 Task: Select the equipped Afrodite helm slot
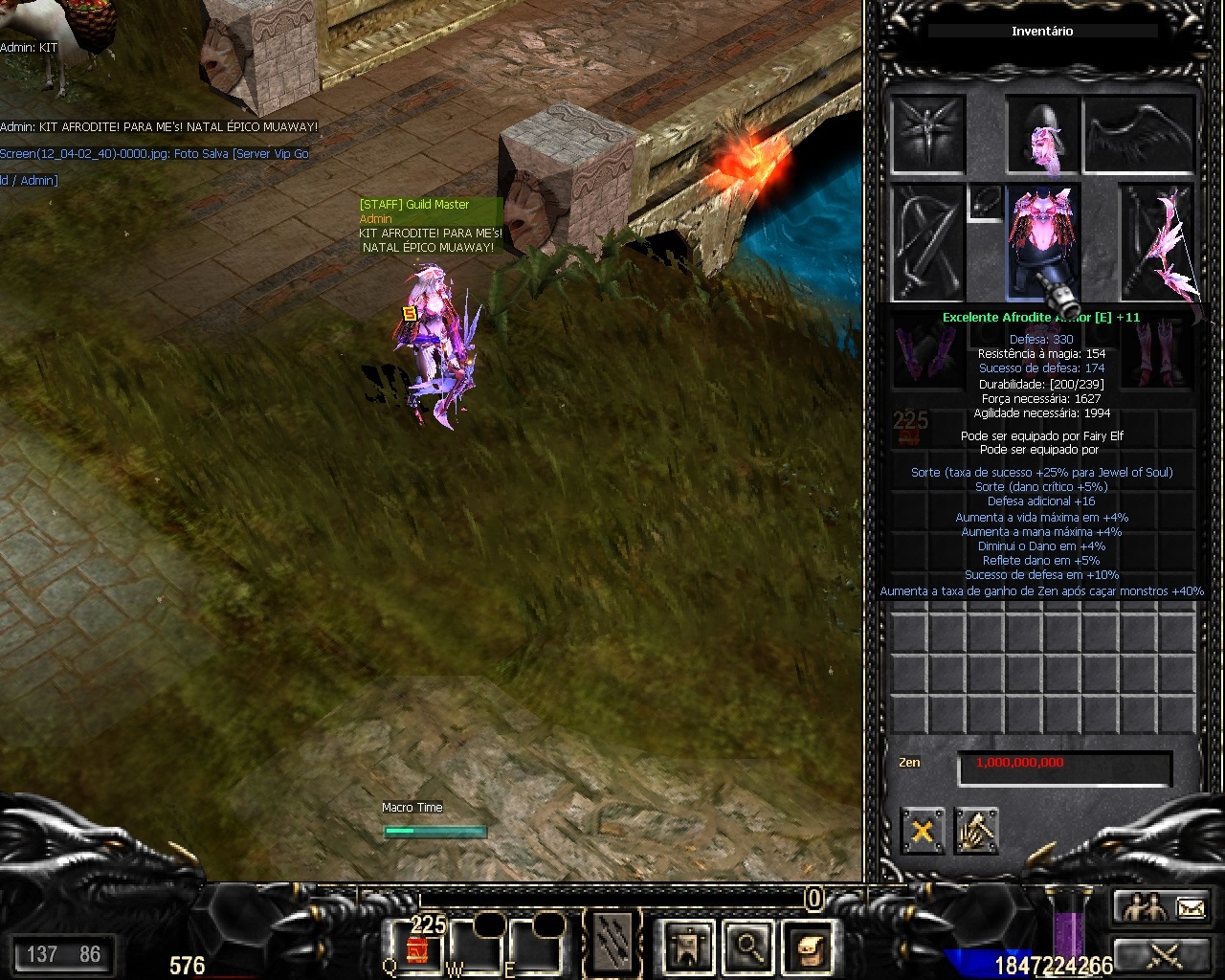[1042, 137]
